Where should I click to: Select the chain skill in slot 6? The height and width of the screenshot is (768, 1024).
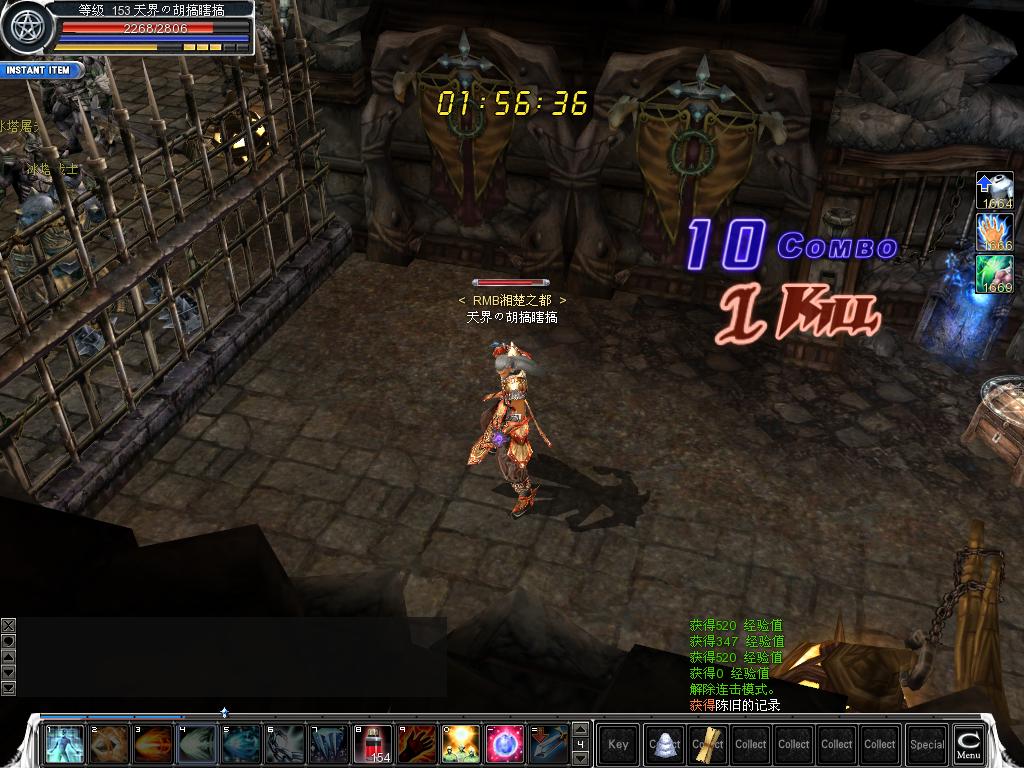tap(285, 744)
